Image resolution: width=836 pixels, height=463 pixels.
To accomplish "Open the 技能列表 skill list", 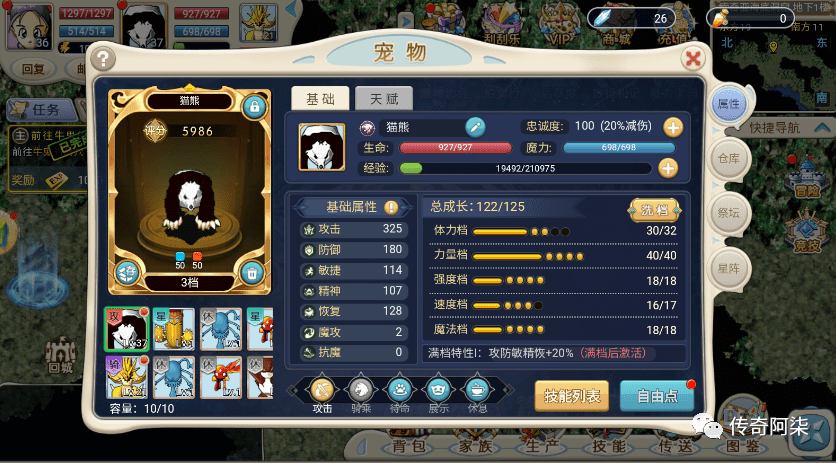I will coord(572,395).
